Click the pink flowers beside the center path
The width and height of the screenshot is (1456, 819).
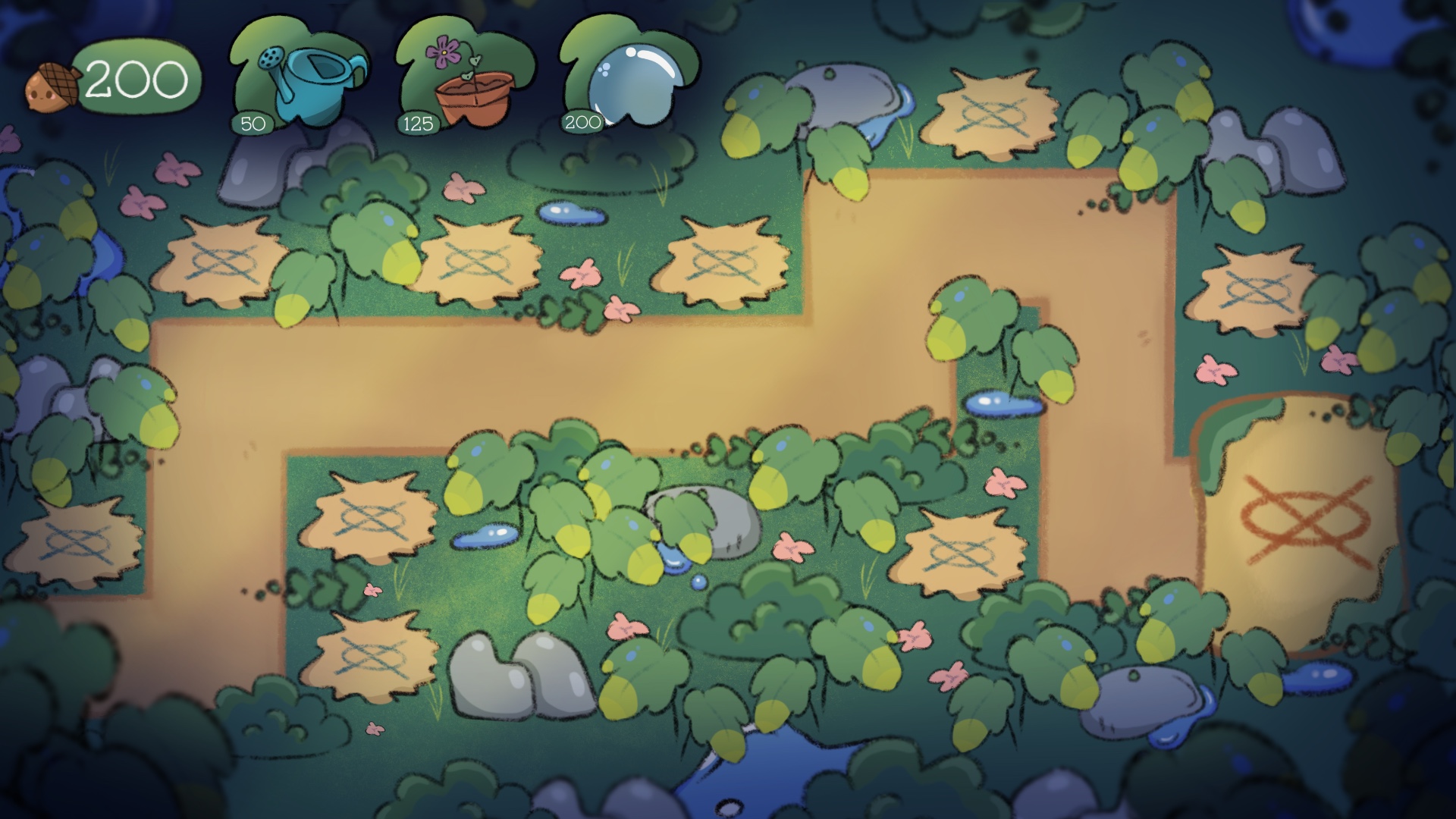[583, 275]
